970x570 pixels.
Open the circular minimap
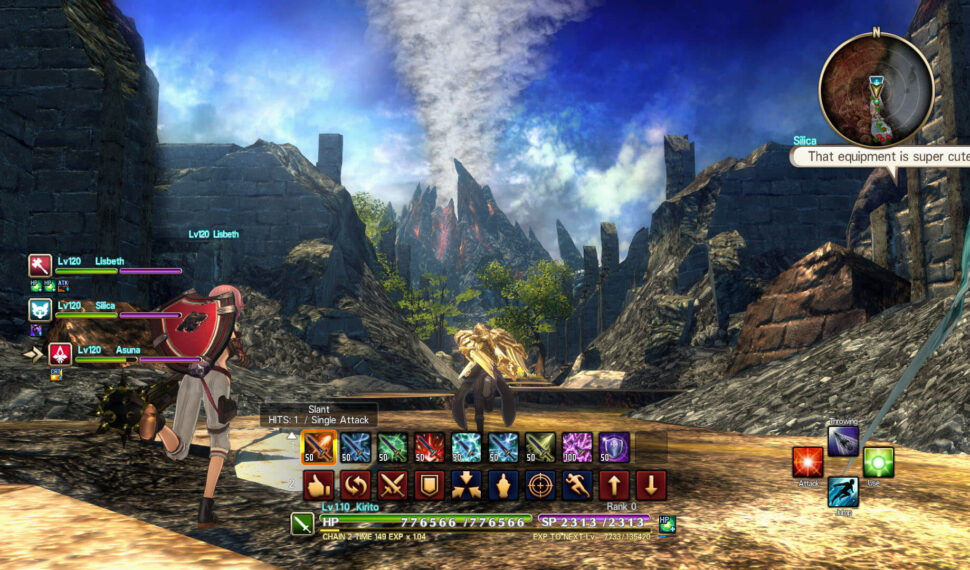point(876,90)
